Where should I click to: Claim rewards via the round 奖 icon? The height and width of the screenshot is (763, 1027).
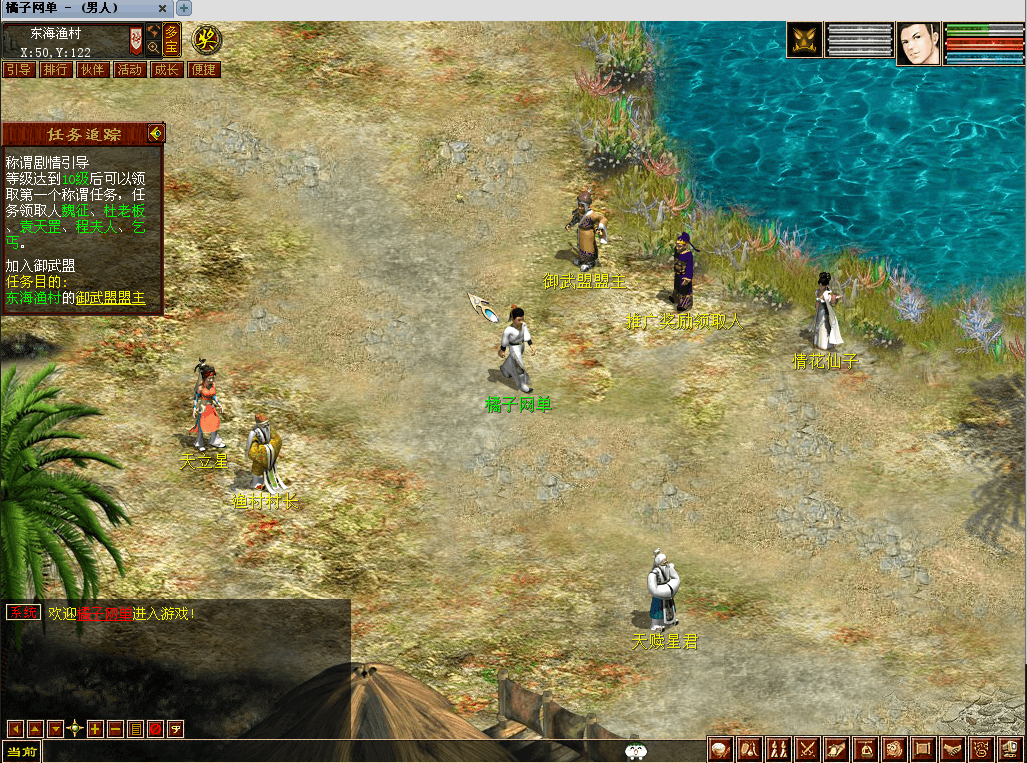(207, 41)
